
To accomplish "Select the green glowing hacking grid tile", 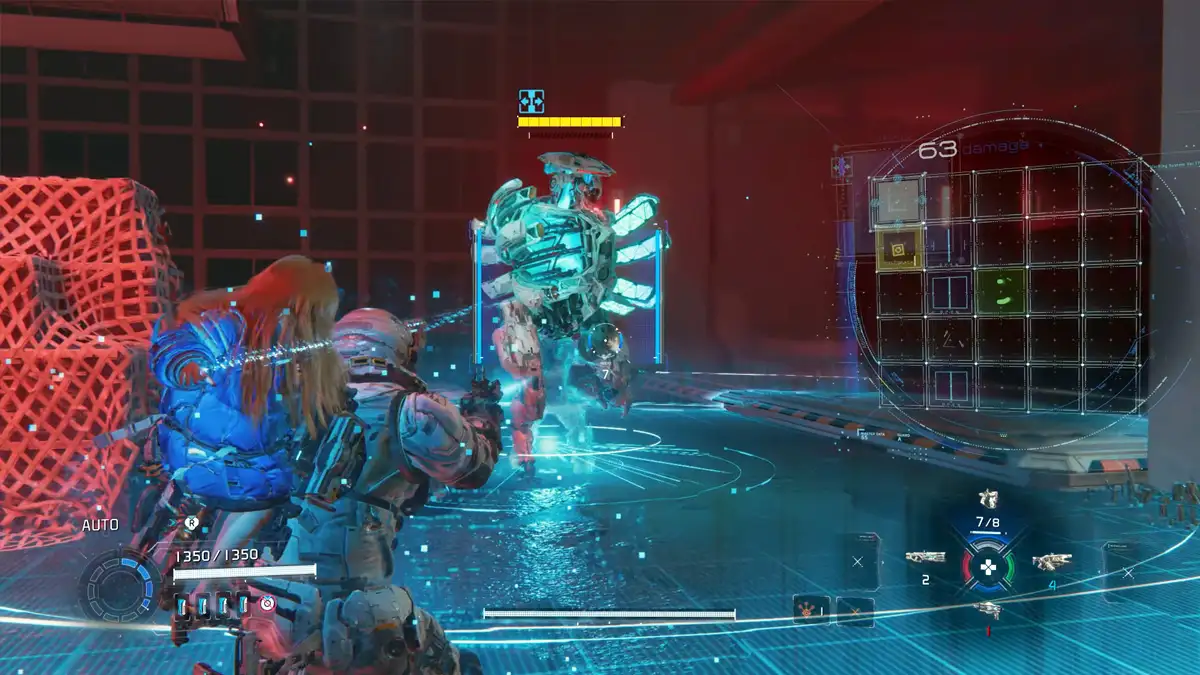I will pos(1001,292).
